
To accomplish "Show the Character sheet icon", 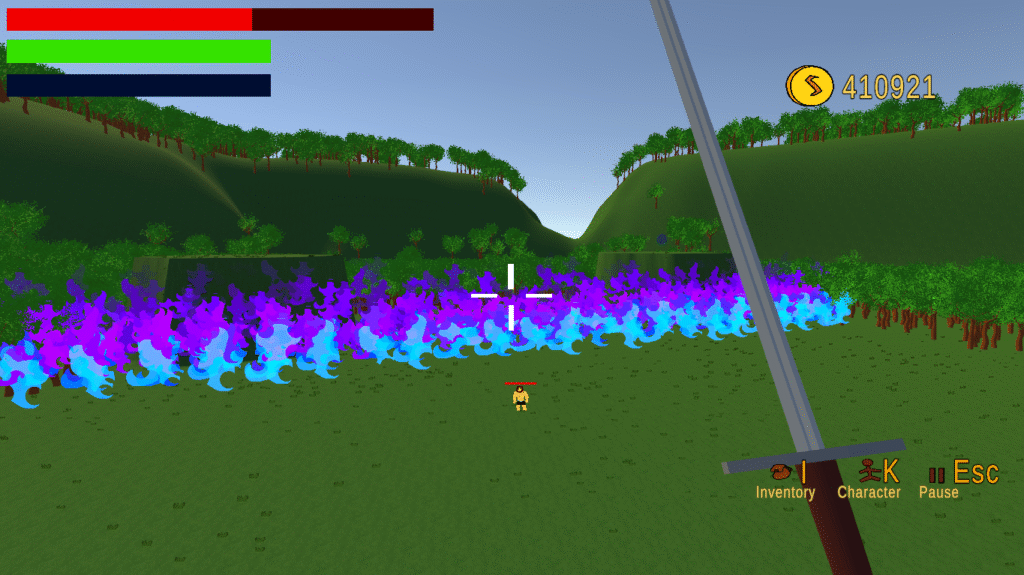I will (868, 471).
